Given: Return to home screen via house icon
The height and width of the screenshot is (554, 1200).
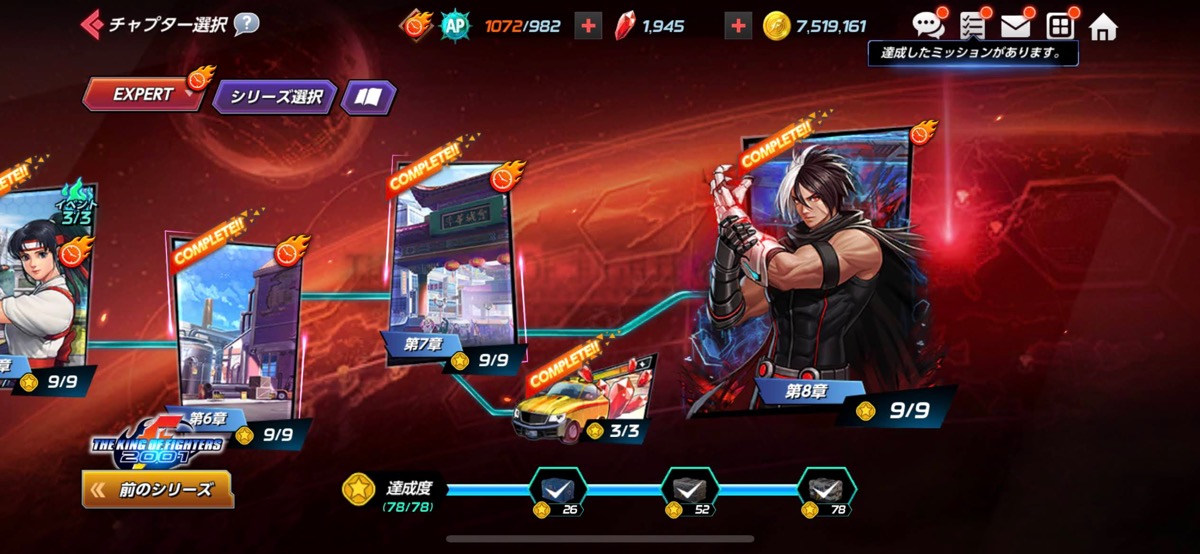Looking at the screenshot, I should (1103, 27).
